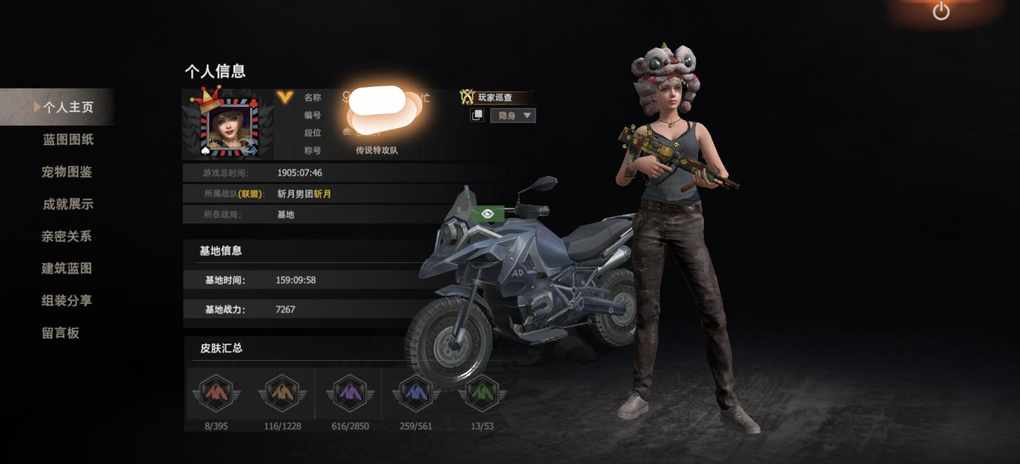This screenshot has width=1020, height=464.
Task: Choose the orange jacket skin icon
Action: tap(282, 394)
